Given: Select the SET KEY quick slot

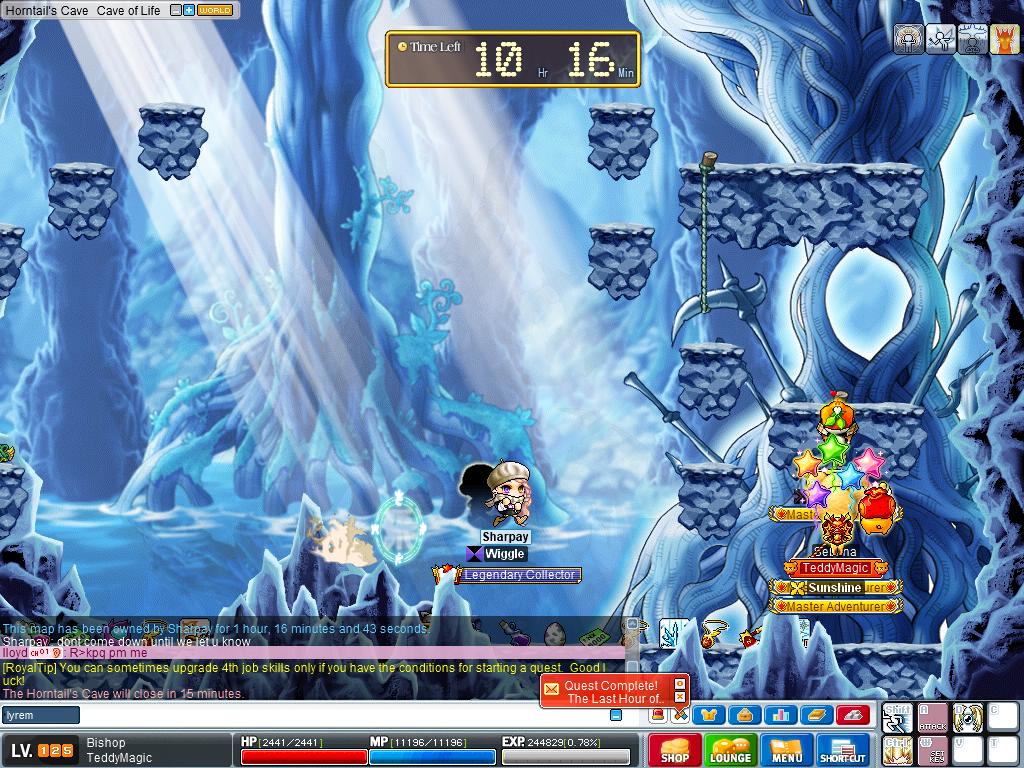Looking at the screenshot, I should point(932,750).
